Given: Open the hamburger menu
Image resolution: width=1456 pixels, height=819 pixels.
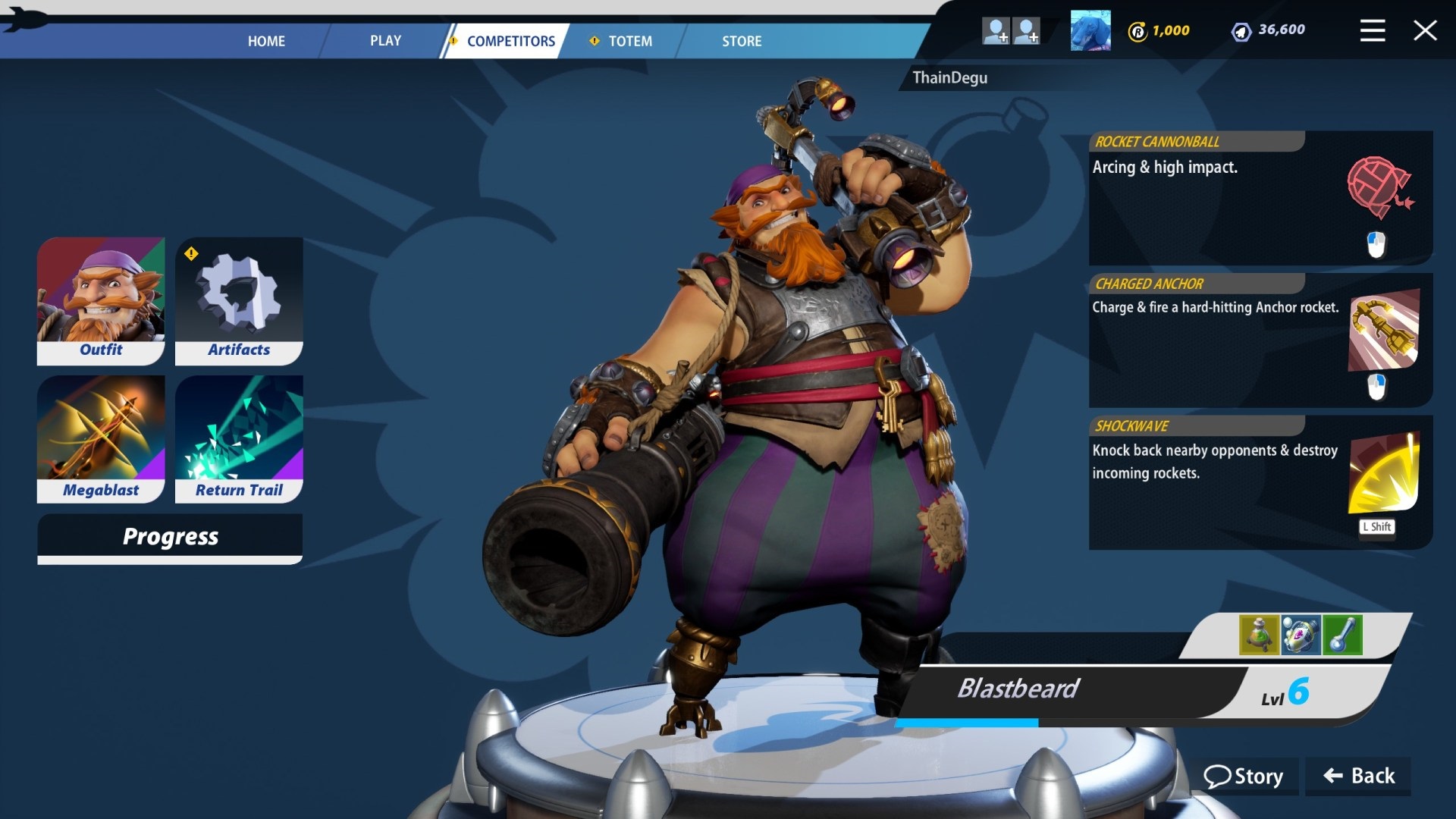Looking at the screenshot, I should [x=1372, y=30].
